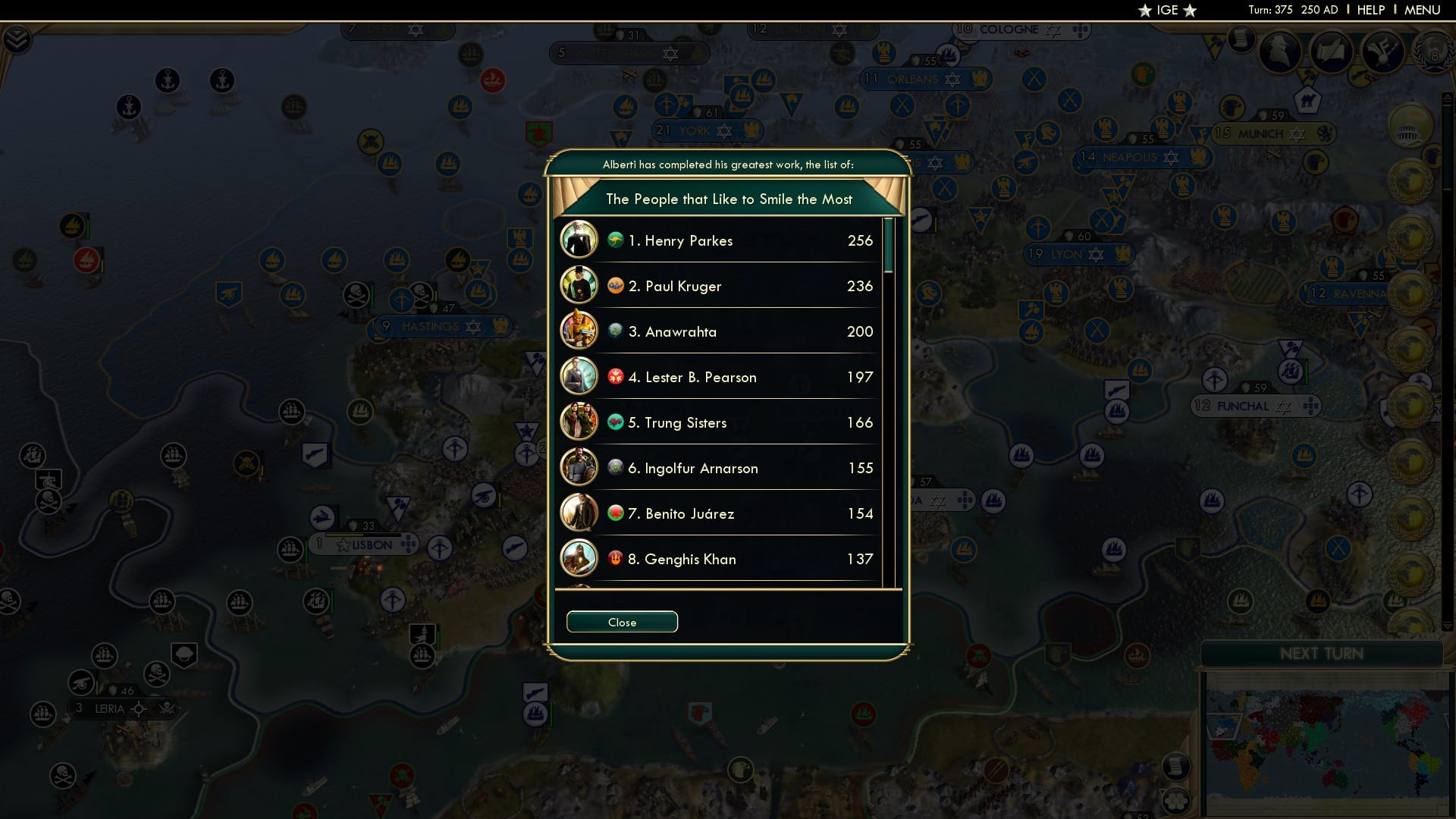Viewport: 1456px width, 819px height.
Task: Click Henry Parkes's leader portrait
Action: tap(579, 240)
